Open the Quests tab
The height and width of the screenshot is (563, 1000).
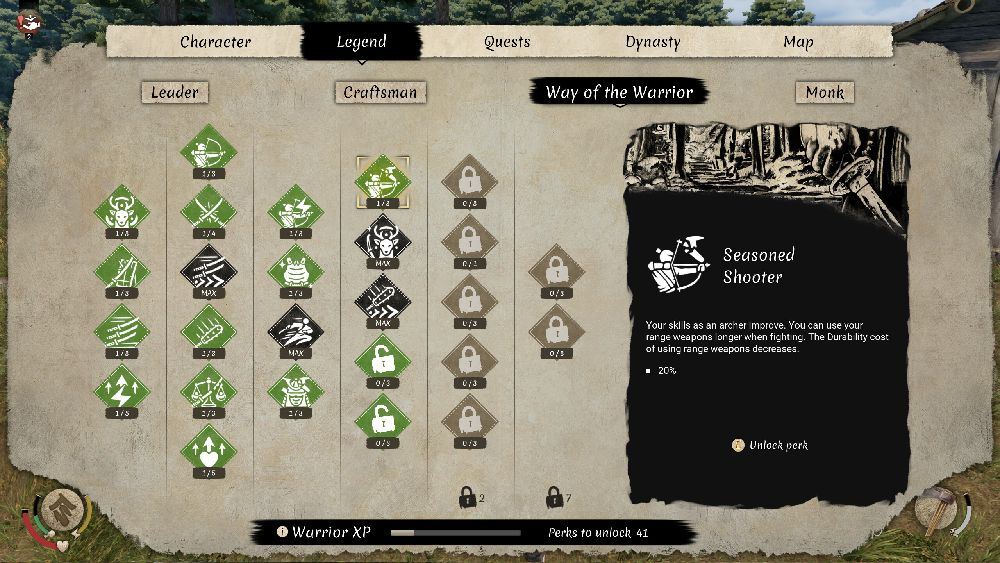tap(507, 42)
